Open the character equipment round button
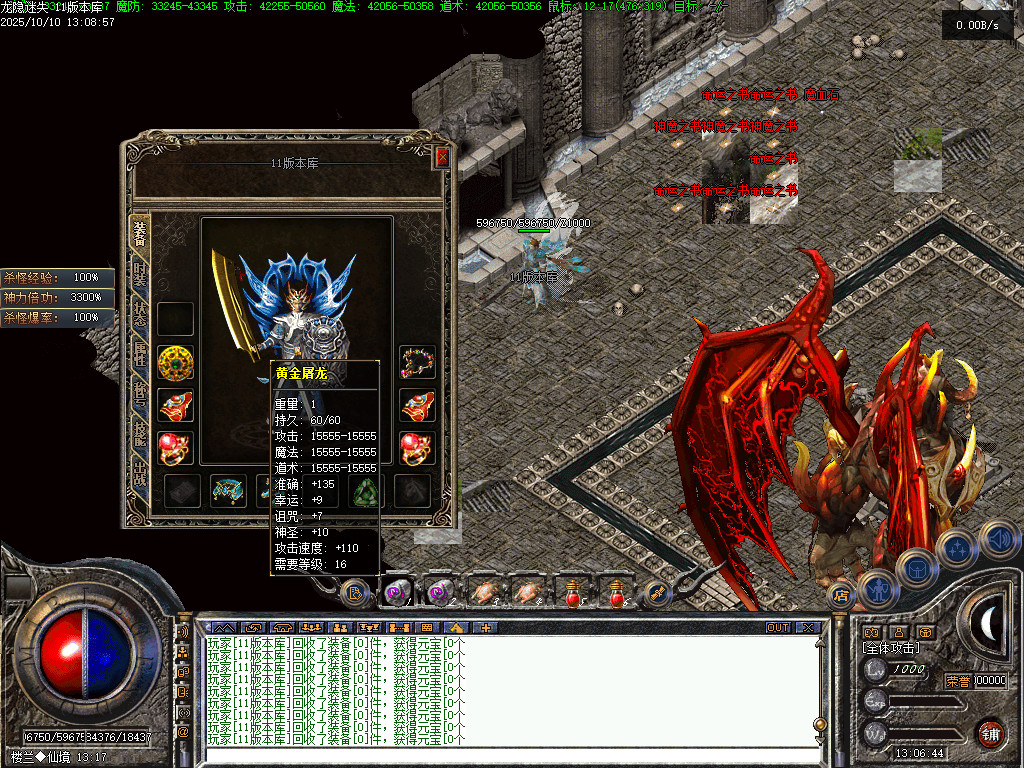 point(878,589)
